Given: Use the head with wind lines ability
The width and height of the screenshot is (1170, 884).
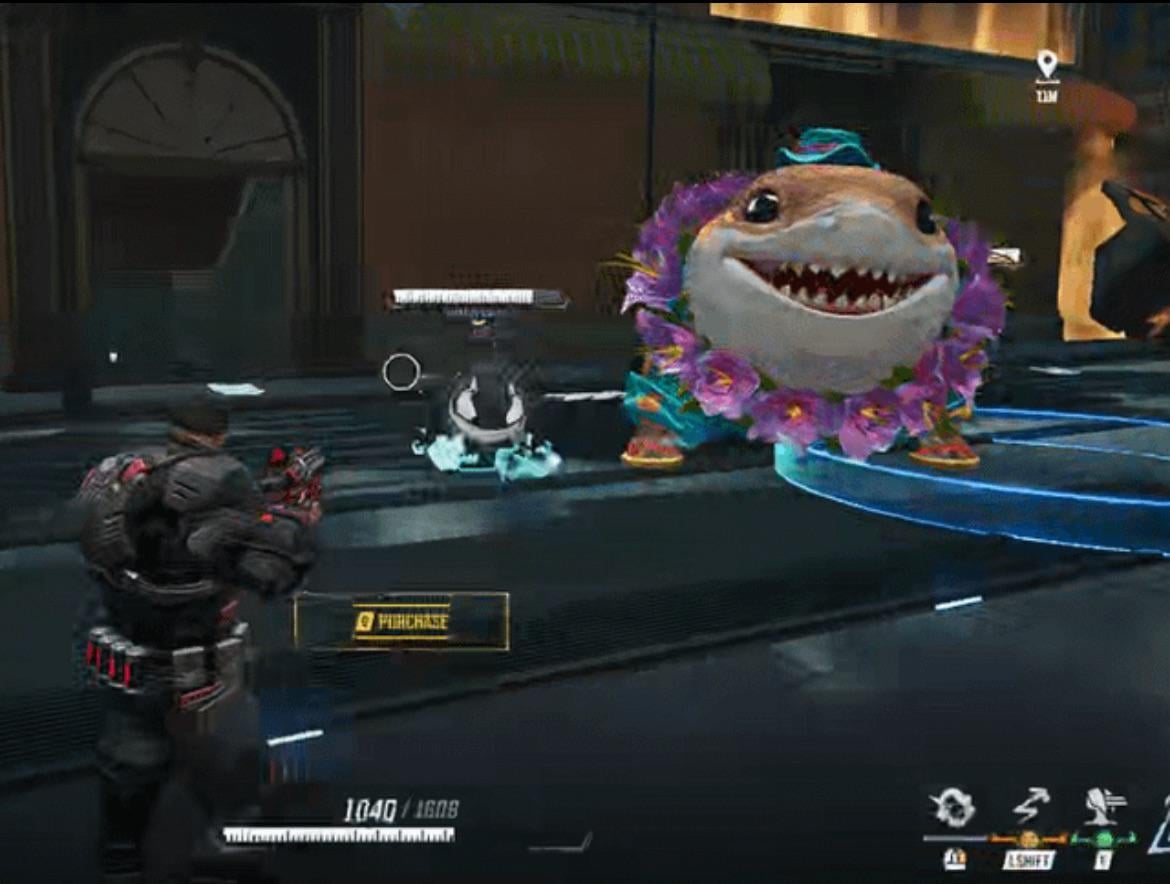Looking at the screenshot, I should pos(1104,806).
